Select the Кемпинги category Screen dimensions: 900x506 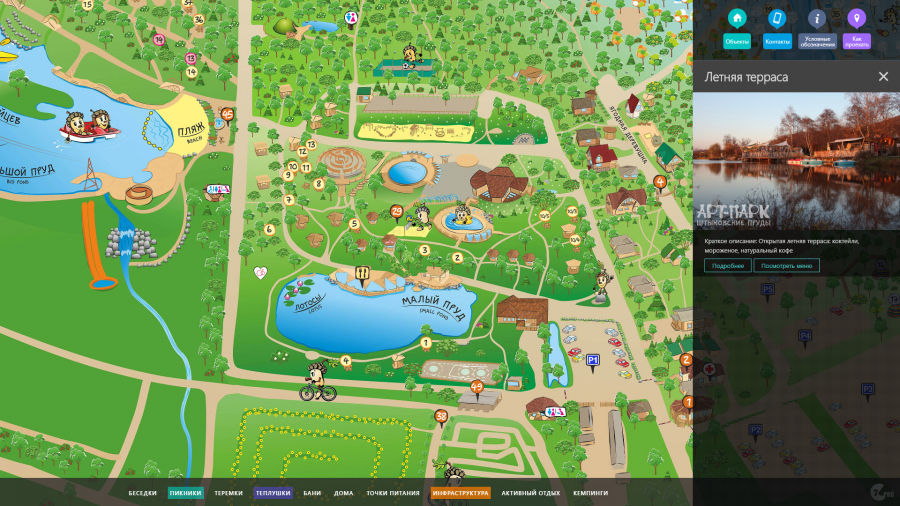coord(590,493)
